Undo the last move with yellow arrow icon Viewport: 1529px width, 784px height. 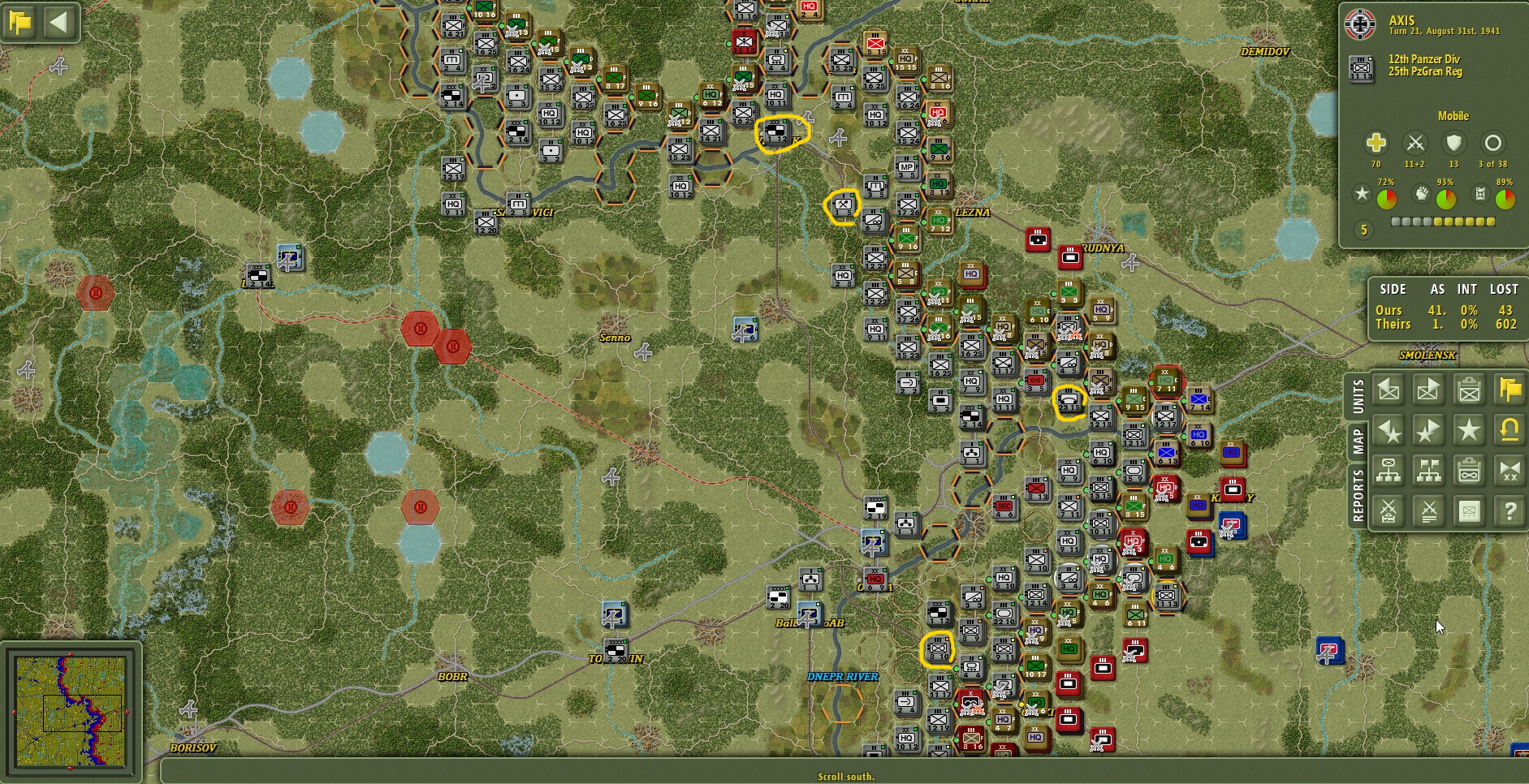click(x=1509, y=430)
